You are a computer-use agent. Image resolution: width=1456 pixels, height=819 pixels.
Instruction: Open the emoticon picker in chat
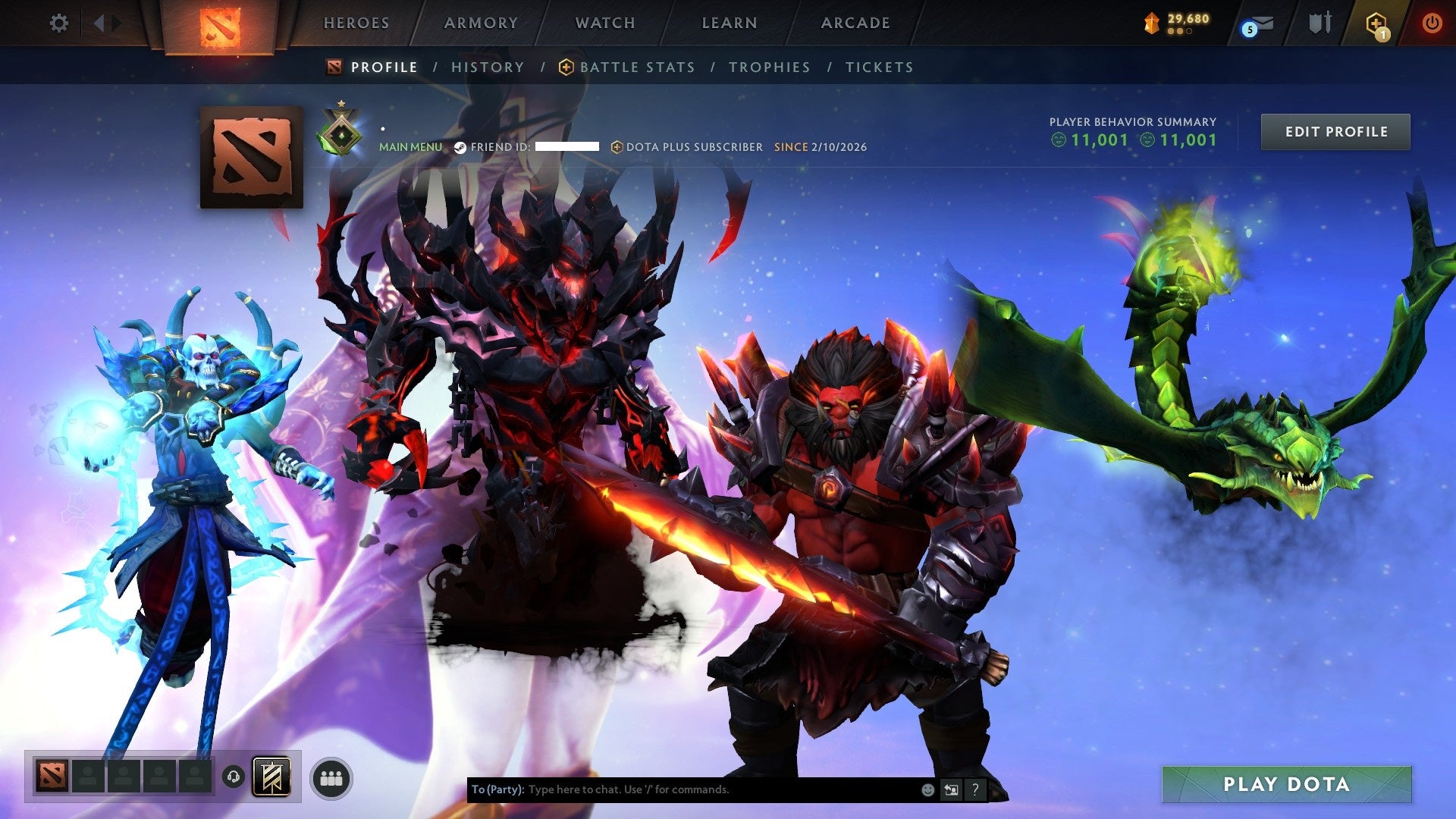point(927,789)
